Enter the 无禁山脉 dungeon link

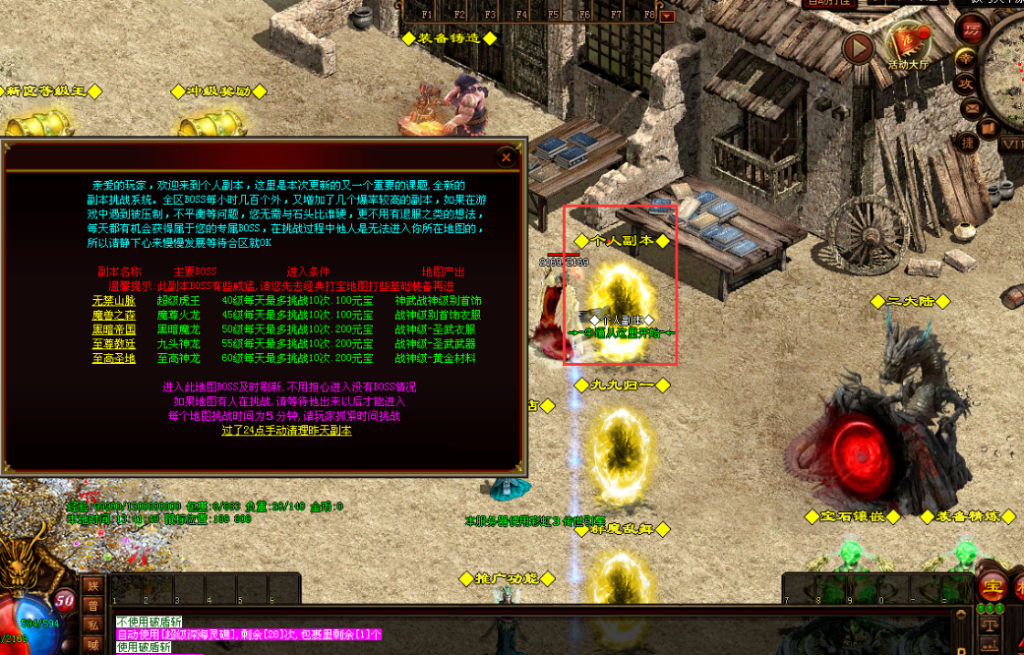click(x=113, y=301)
